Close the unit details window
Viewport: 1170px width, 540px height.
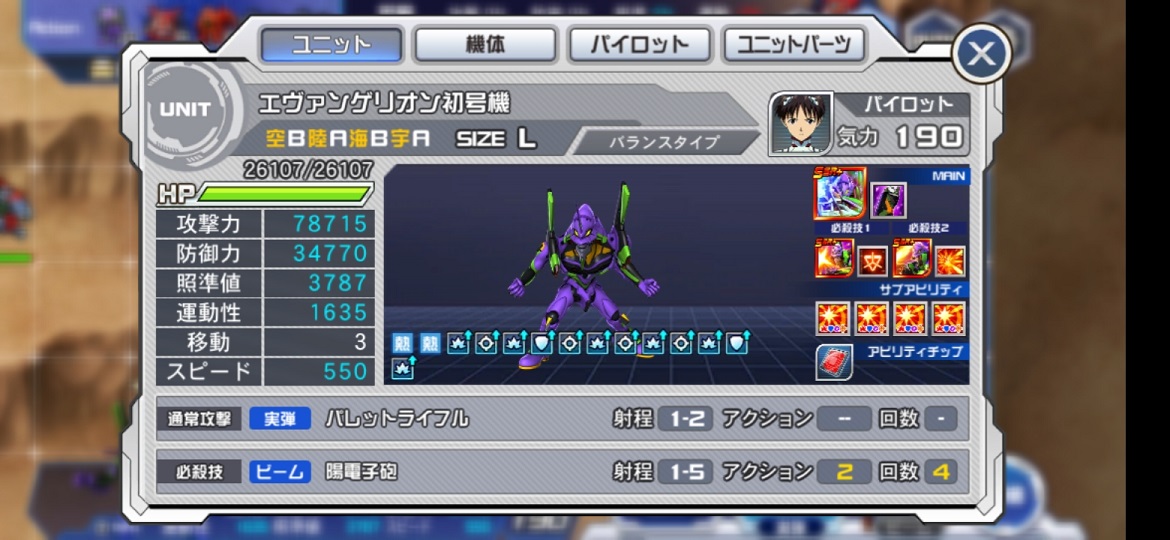point(981,54)
